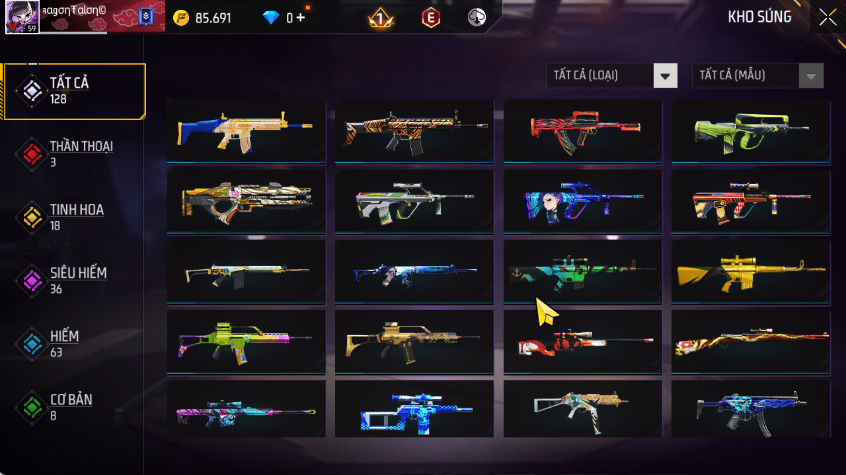Viewport: 846px width, 475px height.
Task: Click the player avatar portrait
Action: 23,17
